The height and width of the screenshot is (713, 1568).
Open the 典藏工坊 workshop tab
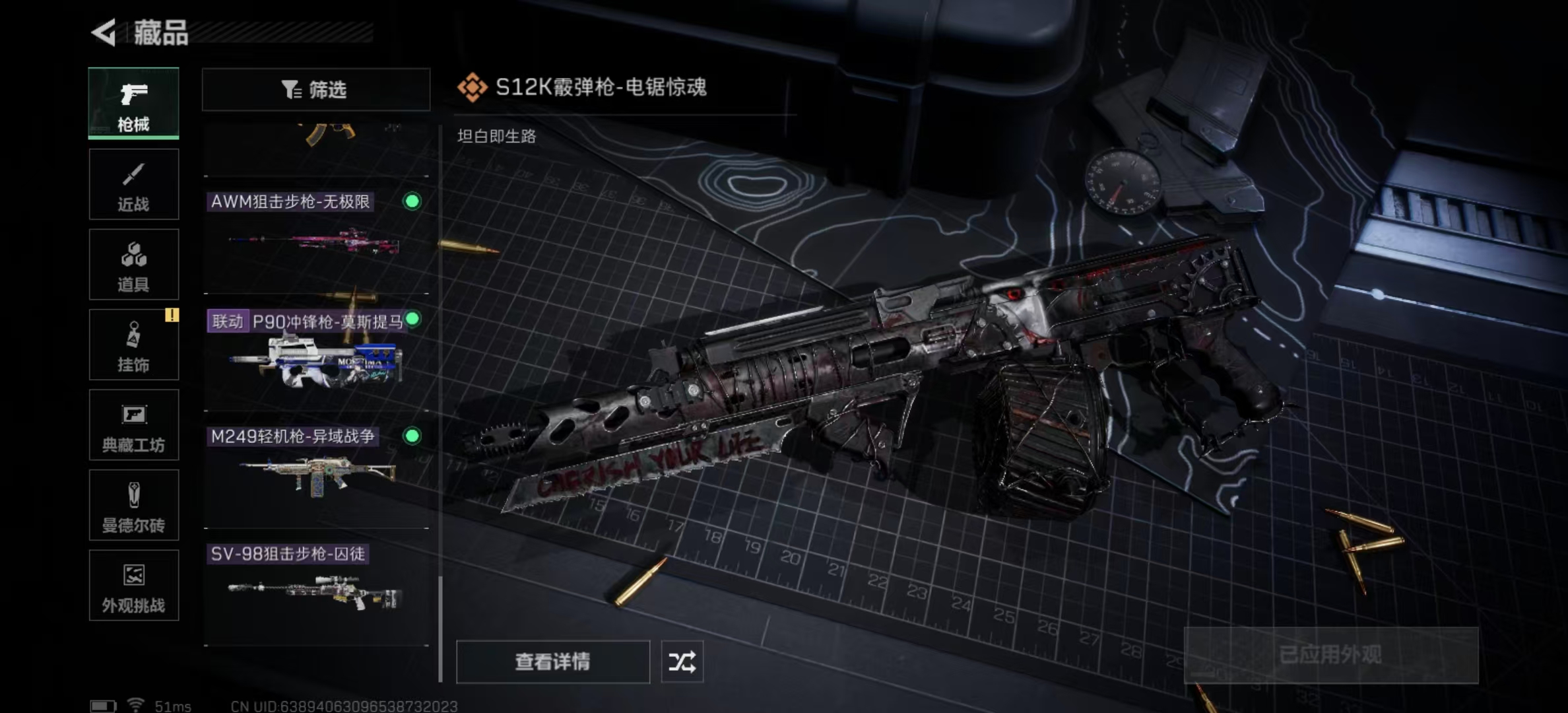pos(133,425)
